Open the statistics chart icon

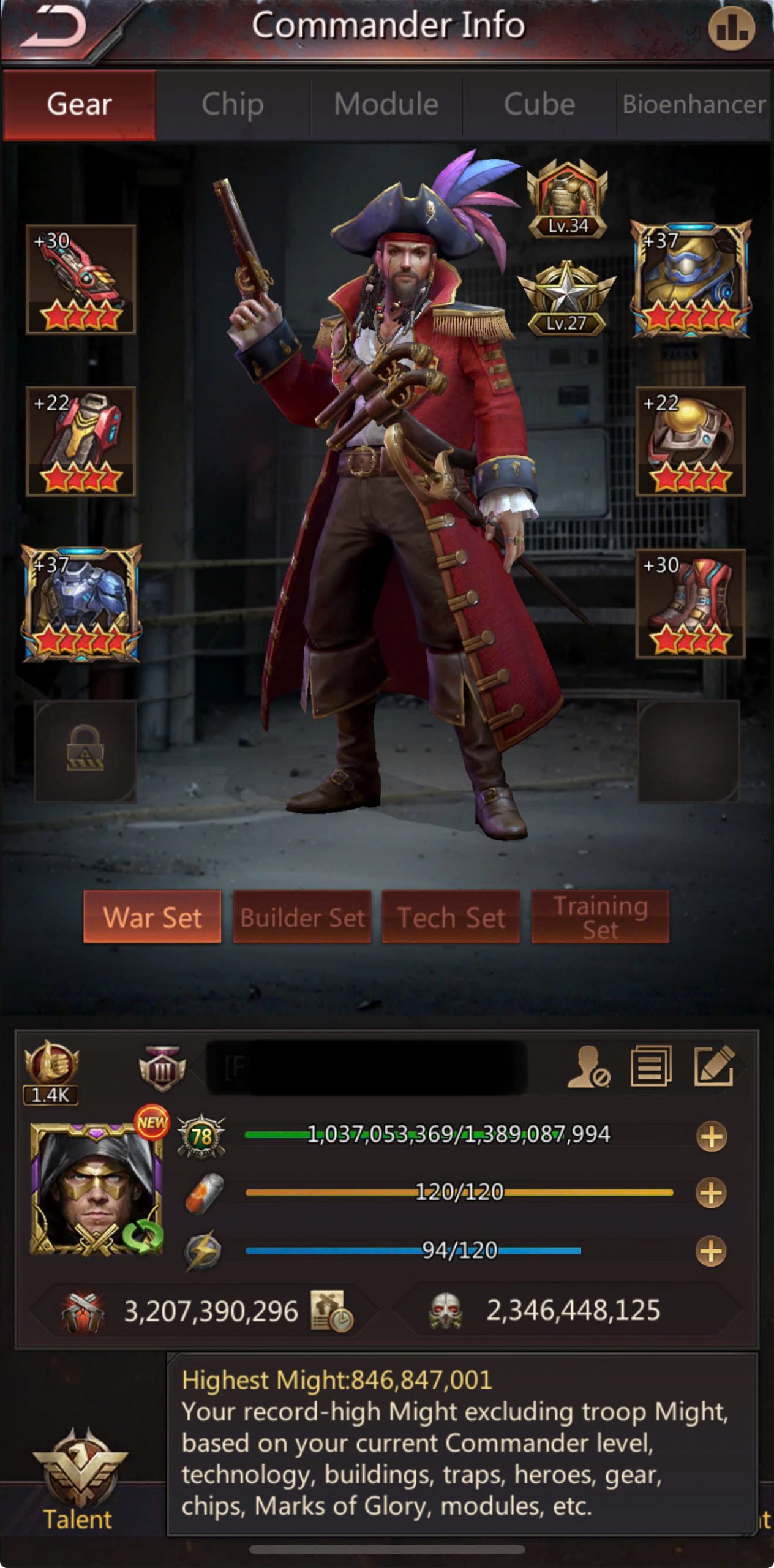coord(731,29)
